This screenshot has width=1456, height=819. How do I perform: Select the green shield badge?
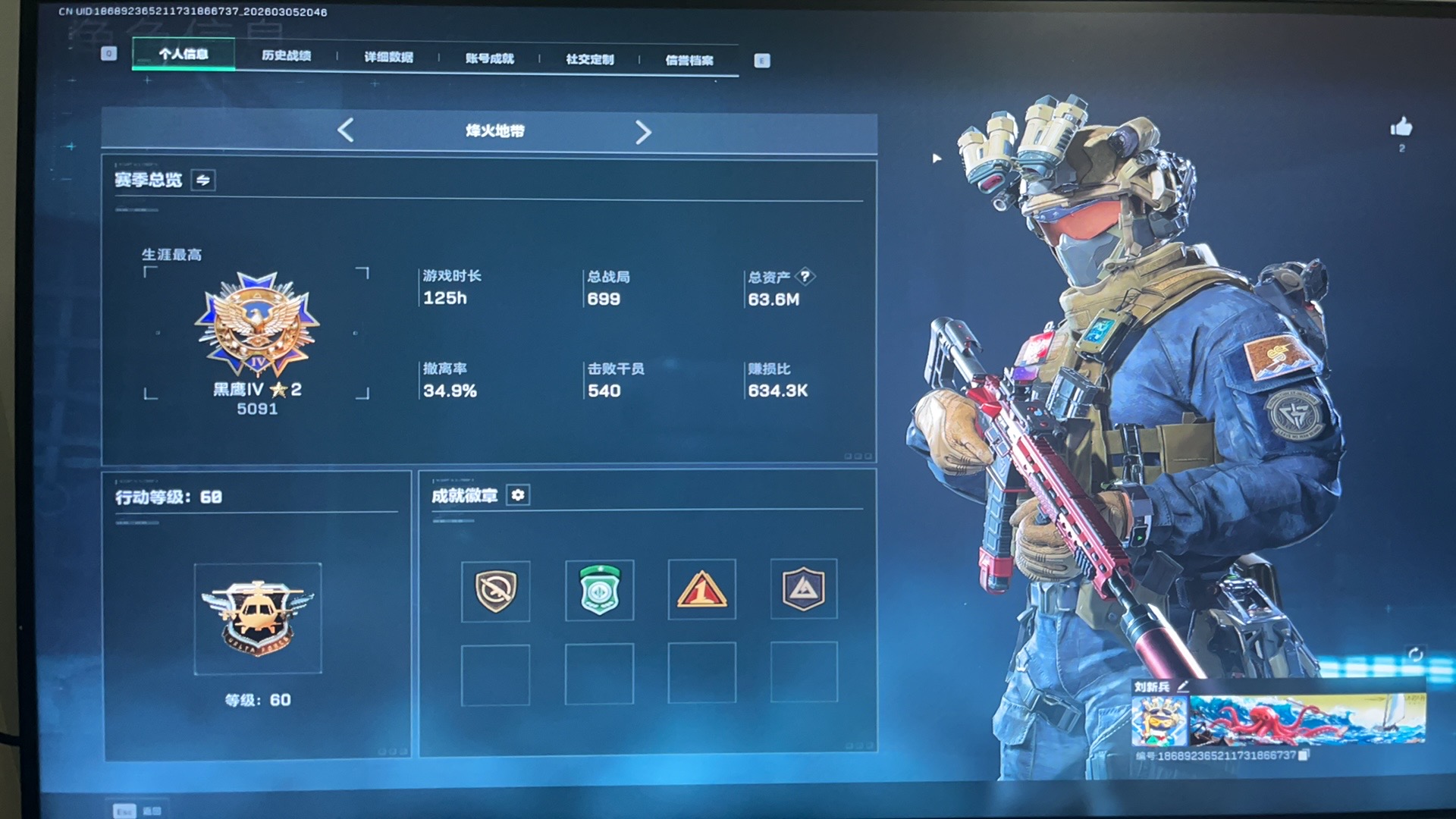pyautogui.click(x=599, y=590)
